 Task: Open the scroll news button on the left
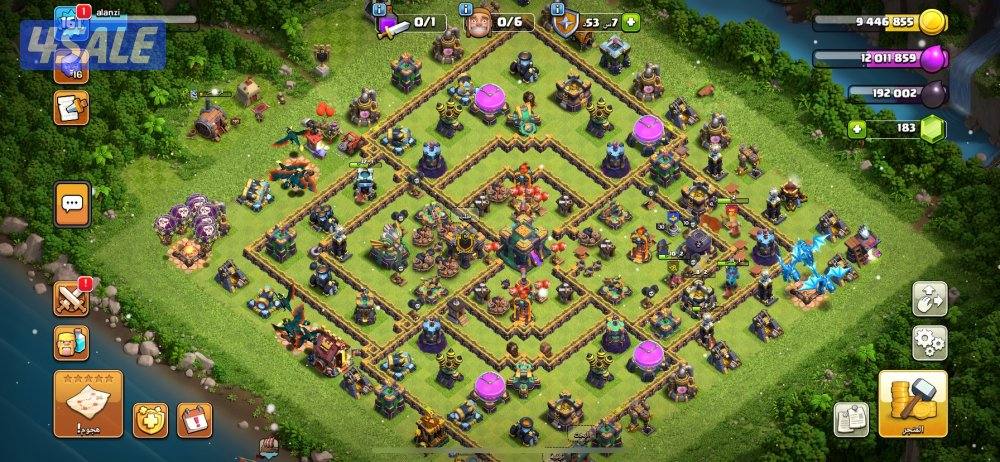71,107
